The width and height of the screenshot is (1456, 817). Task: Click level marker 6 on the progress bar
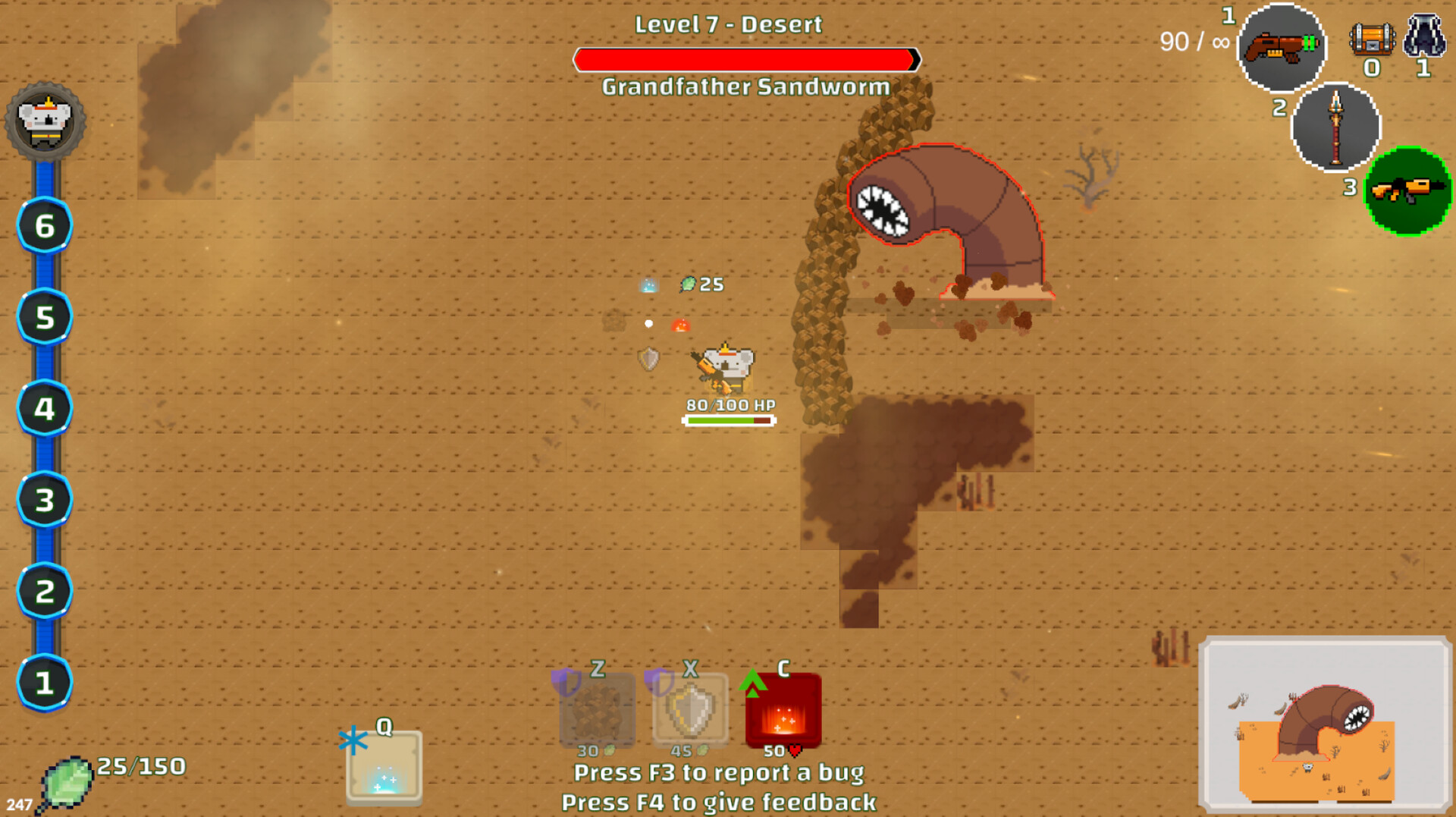pos(44,225)
